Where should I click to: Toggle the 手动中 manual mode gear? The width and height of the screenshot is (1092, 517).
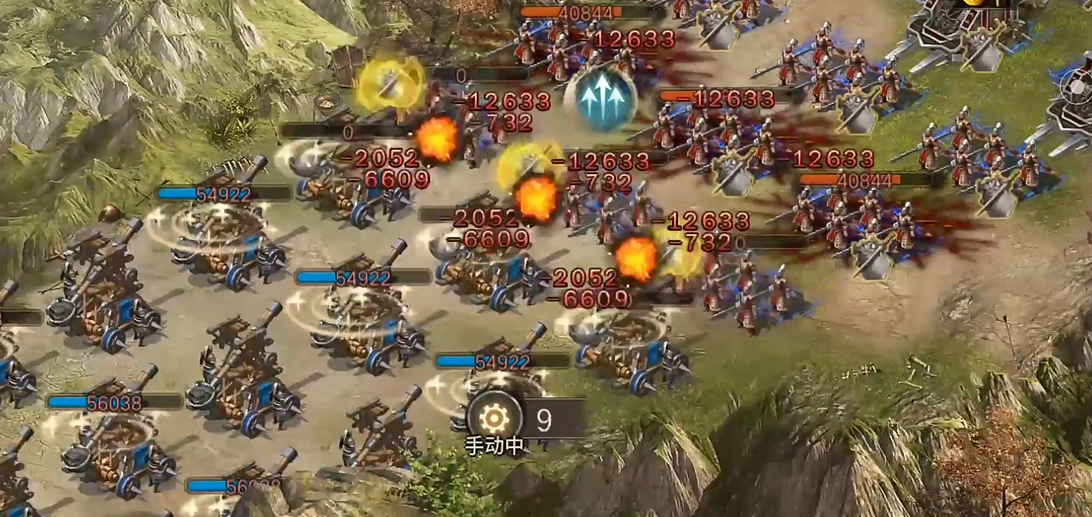(x=494, y=419)
